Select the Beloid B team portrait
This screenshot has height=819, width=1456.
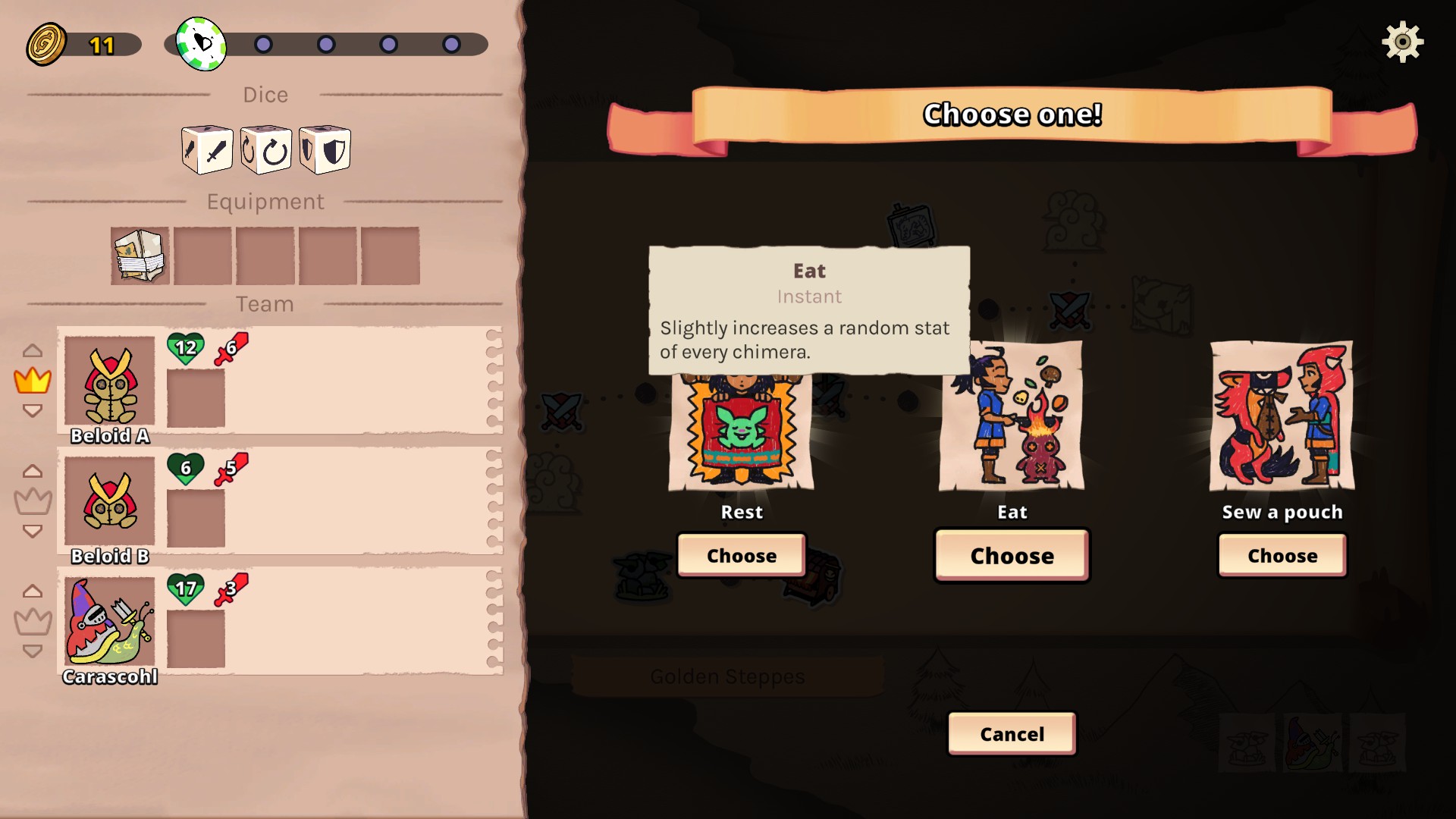pyautogui.click(x=110, y=500)
